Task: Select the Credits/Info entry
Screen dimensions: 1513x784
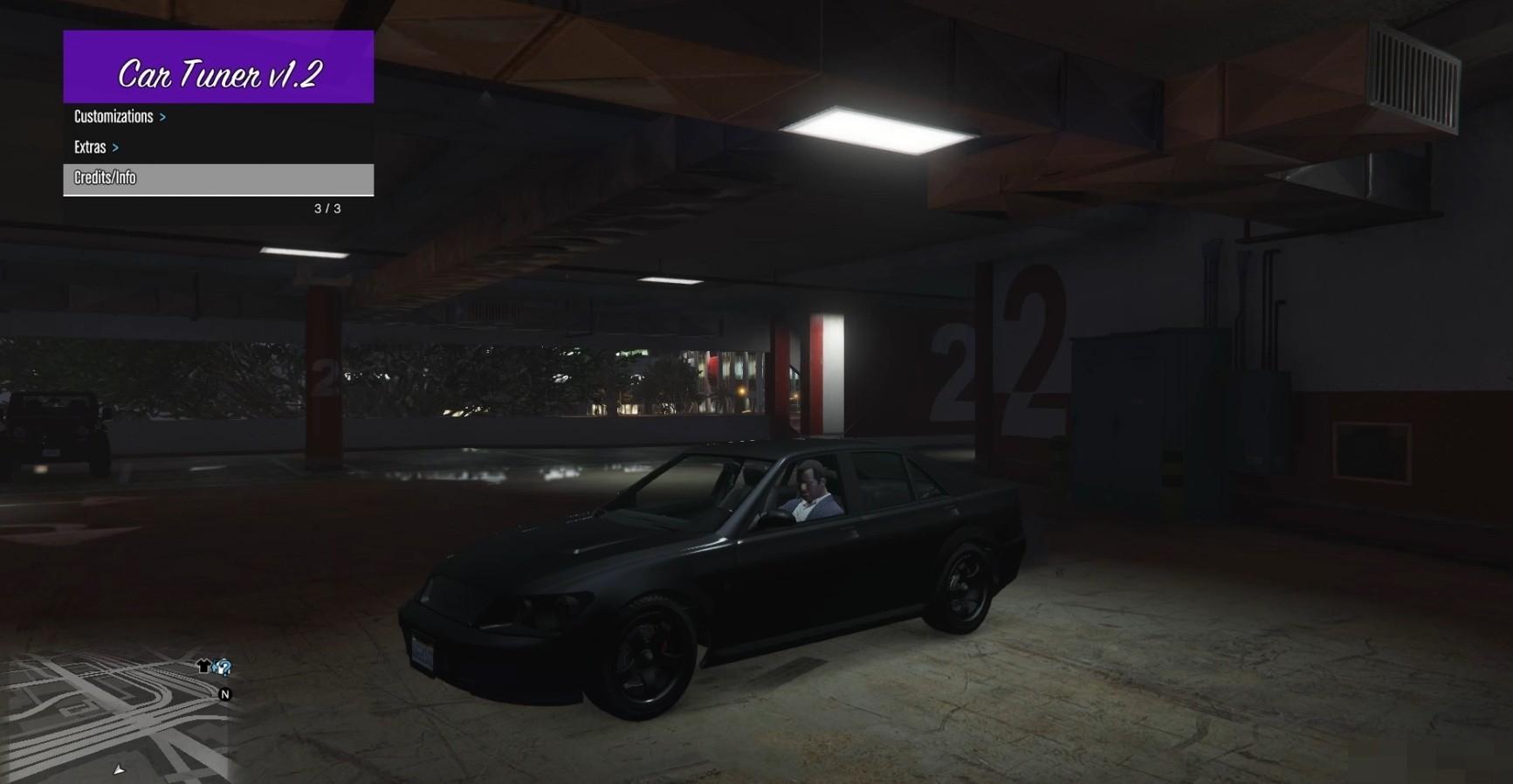Action: [x=217, y=178]
